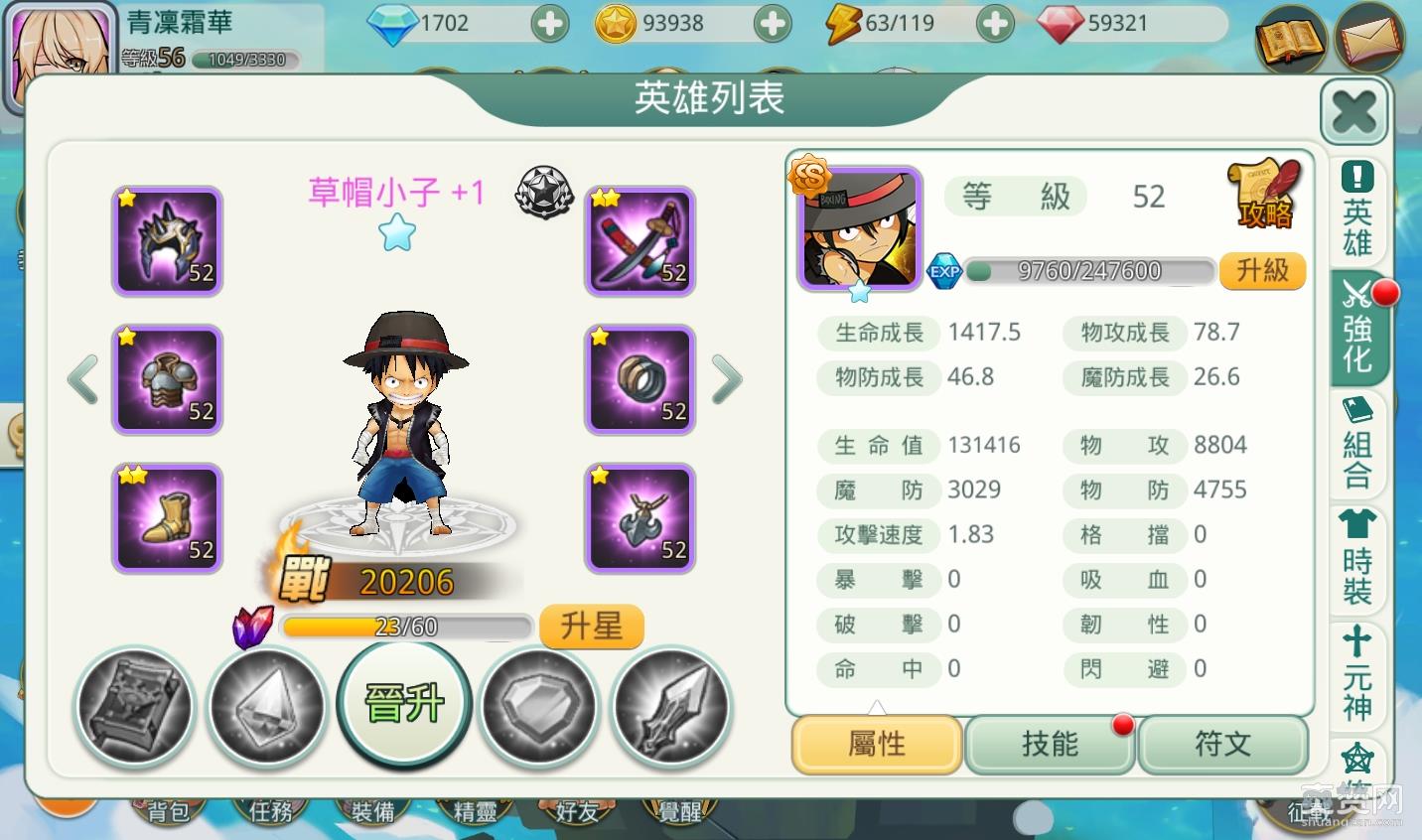The image size is (1422, 840).
Task: Select the sword equipment slot
Action: (x=640, y=241)
